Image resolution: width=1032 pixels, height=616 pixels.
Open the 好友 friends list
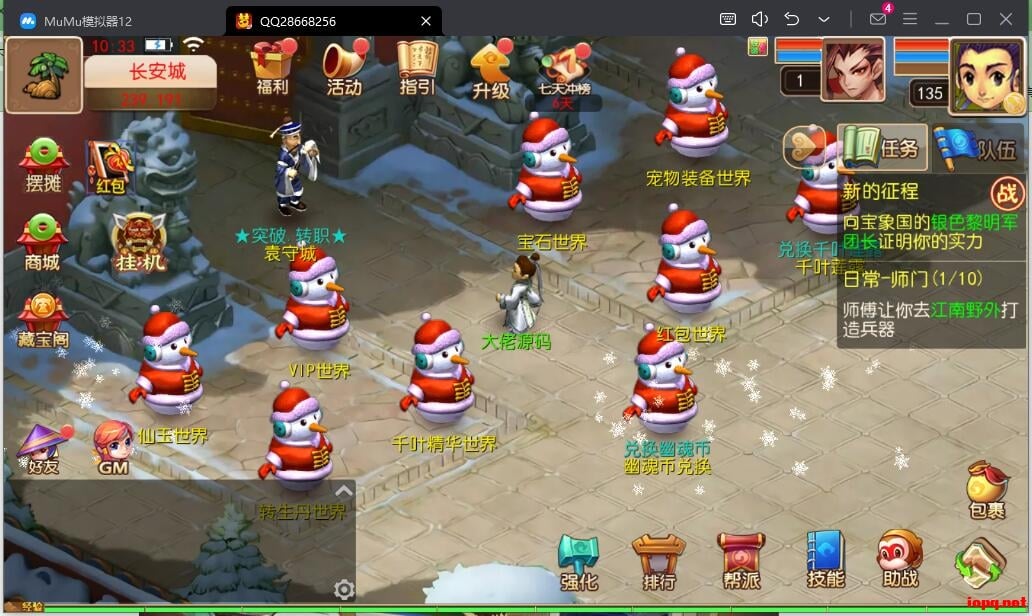(43, 447)
